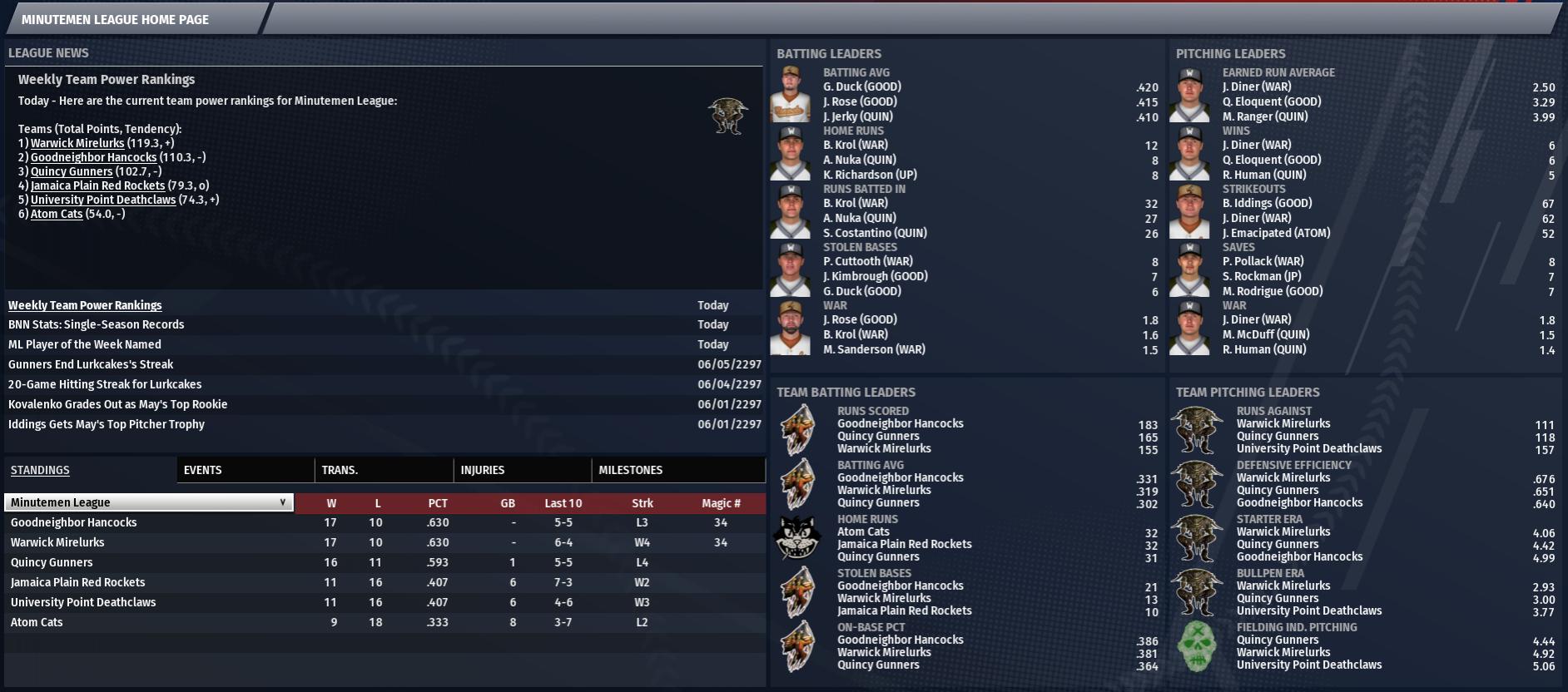
Task: Click Atom Cats link in power rankings
Action: [x=57, y=214]
